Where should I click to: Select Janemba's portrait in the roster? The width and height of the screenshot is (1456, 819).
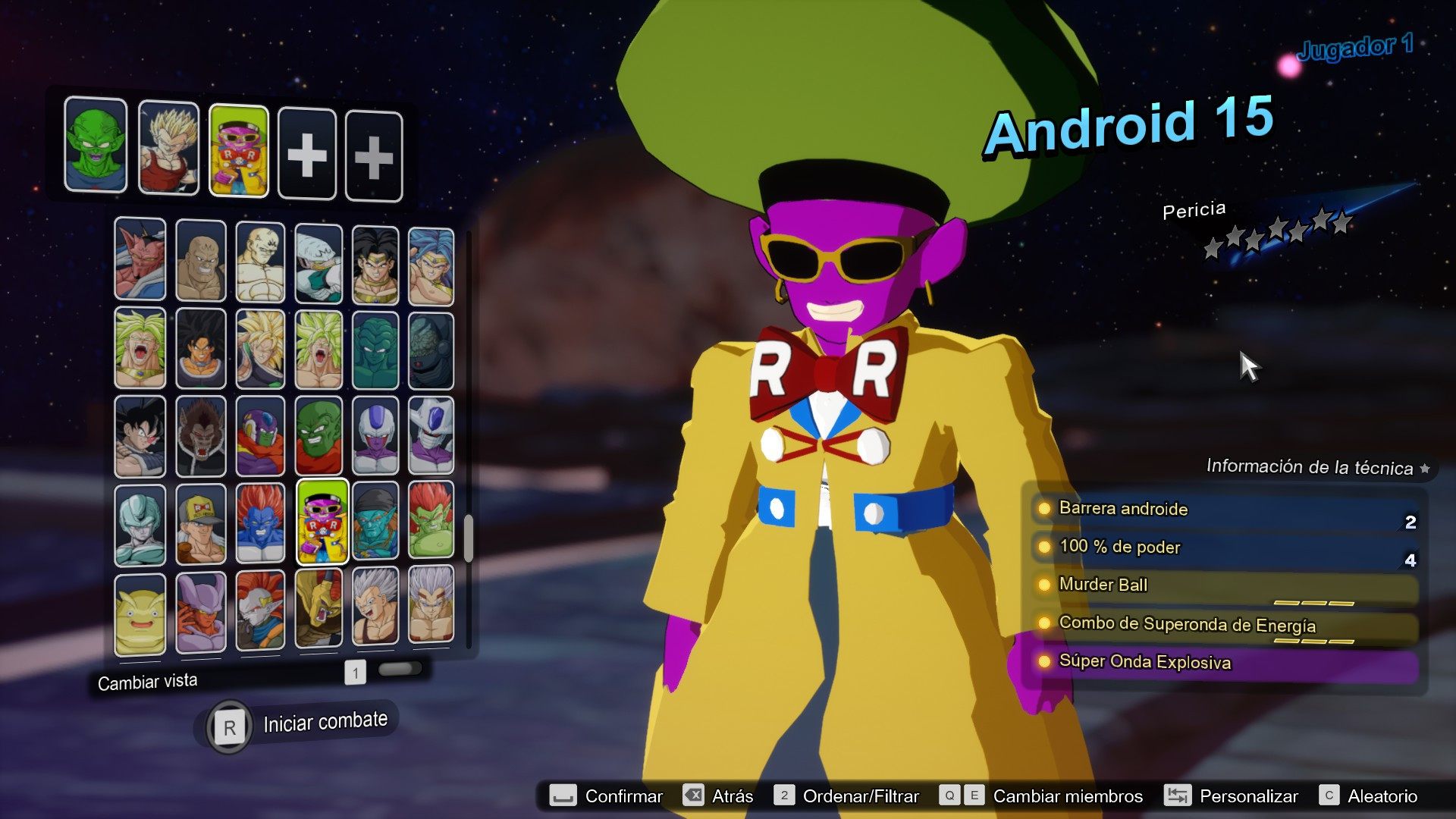tap(200, 610)
